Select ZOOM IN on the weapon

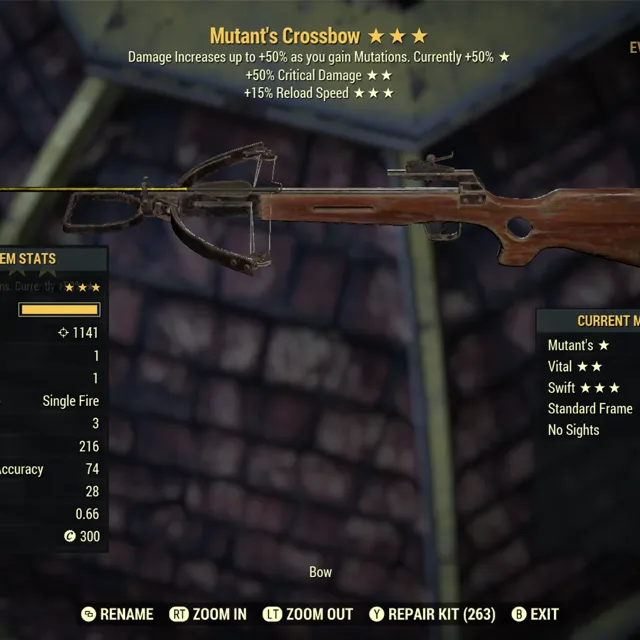209,614
